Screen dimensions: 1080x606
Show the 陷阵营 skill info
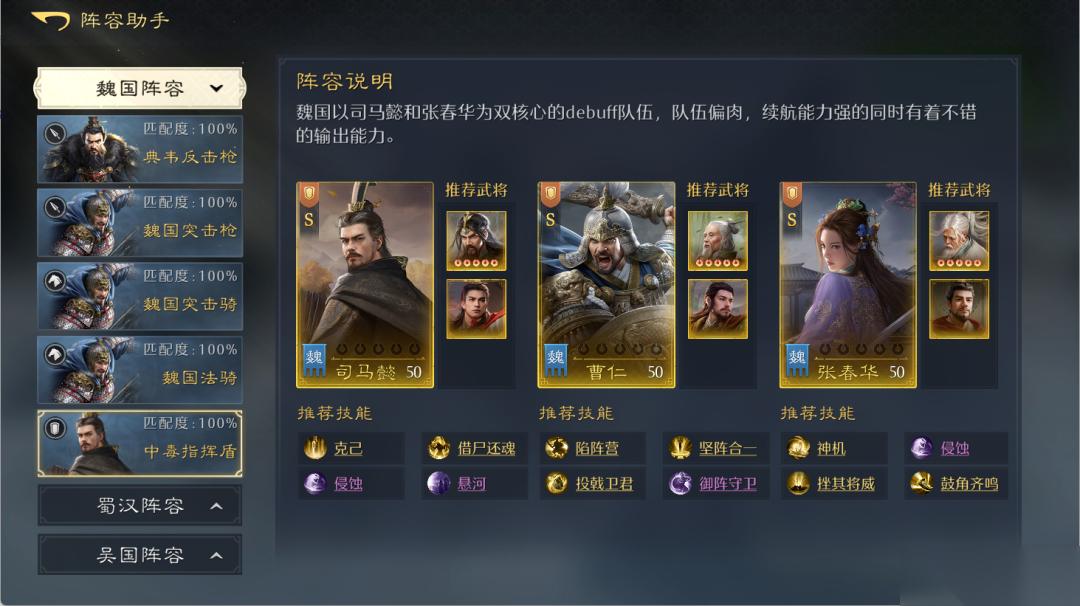coord(596,449)
